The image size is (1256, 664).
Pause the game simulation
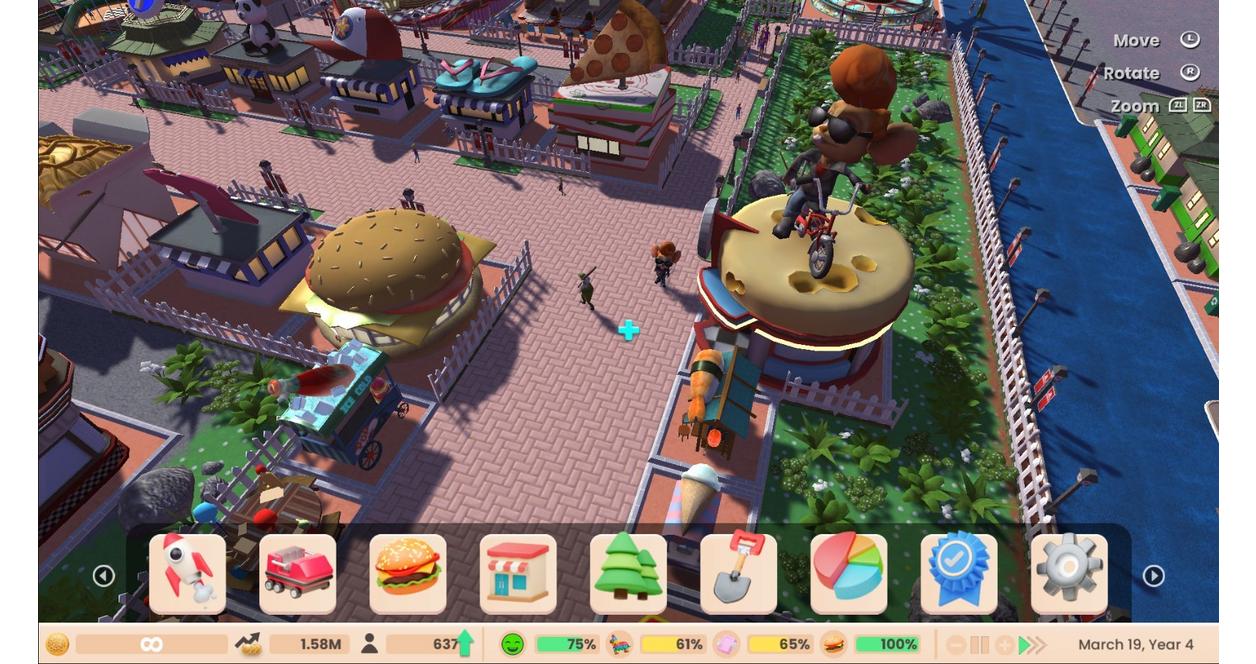point(980,645)
